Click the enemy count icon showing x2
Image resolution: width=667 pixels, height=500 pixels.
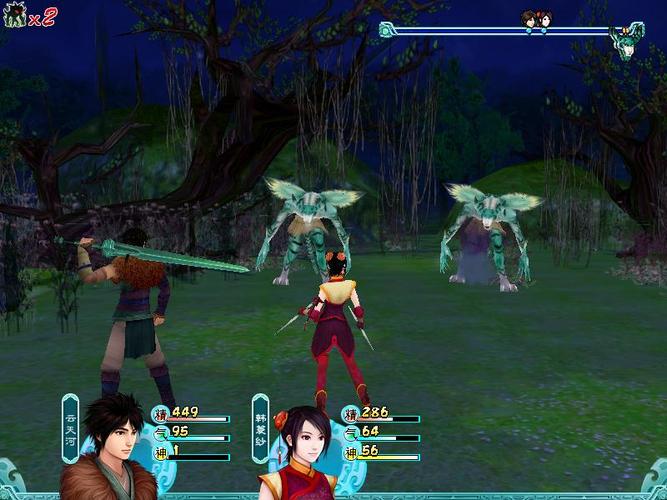click(15, 15)
